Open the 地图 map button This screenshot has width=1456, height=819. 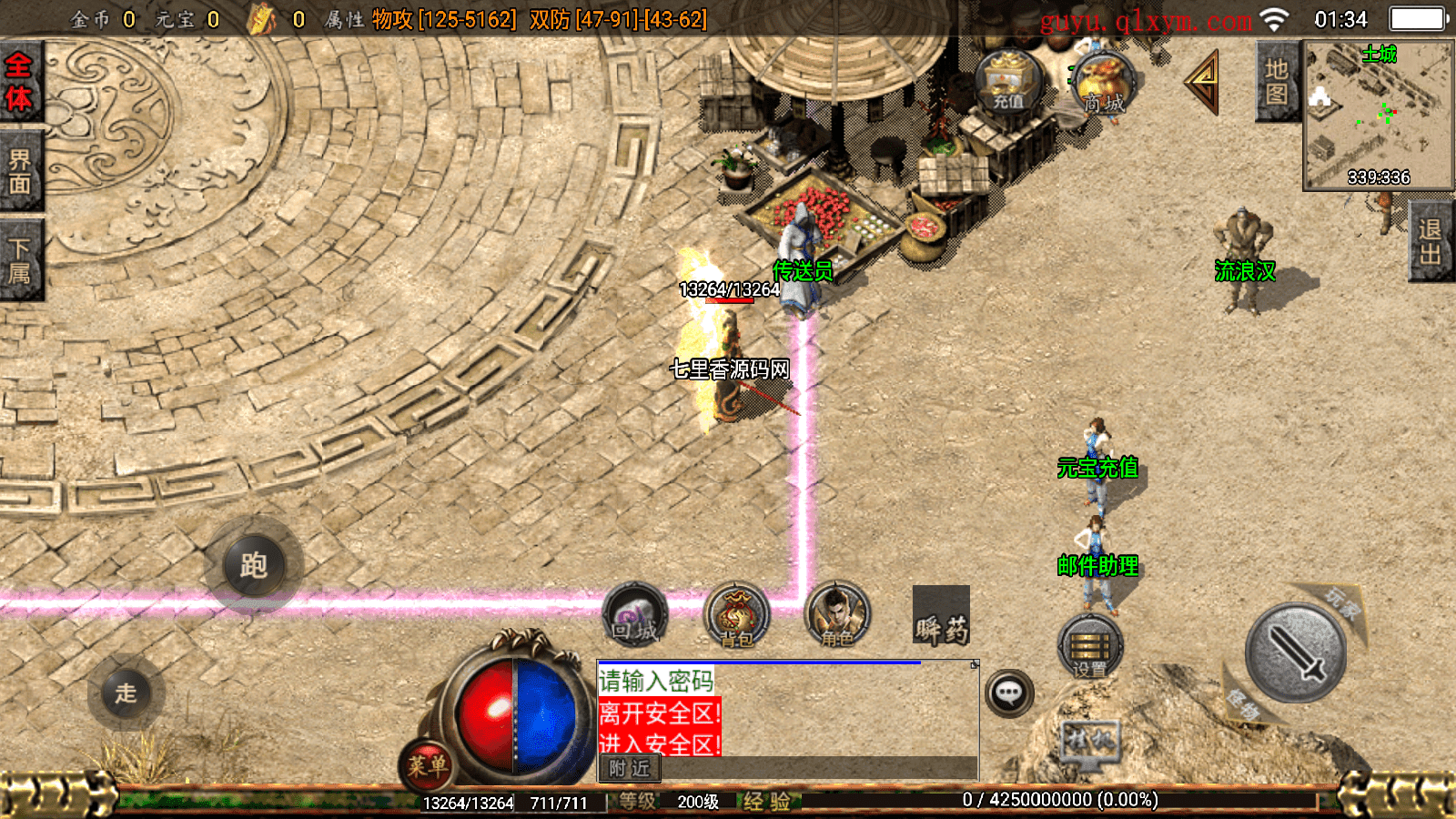point(1276,82)
